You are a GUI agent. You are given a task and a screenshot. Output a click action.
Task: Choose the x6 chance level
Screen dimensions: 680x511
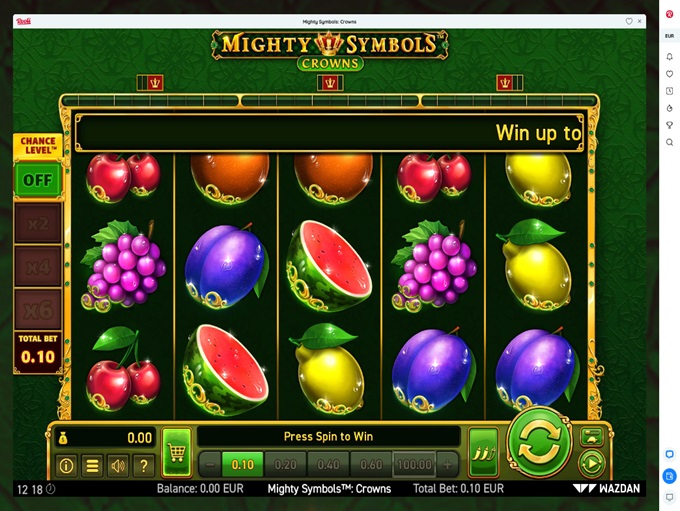coord(38,309)
